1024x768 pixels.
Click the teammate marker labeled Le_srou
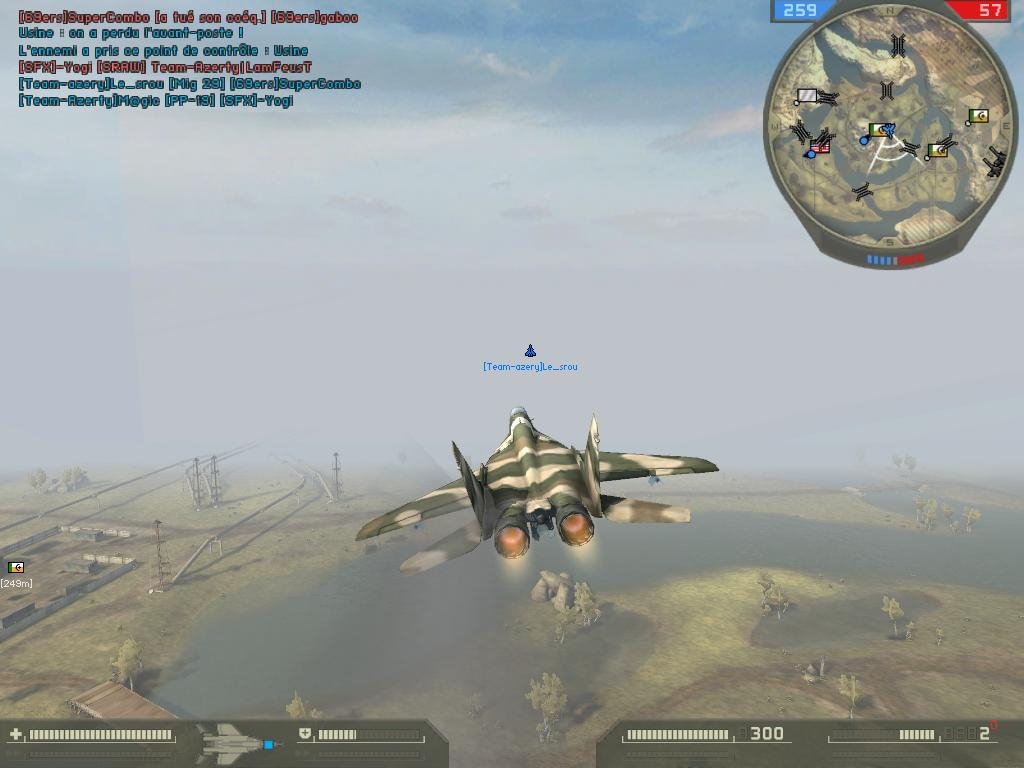530,351
